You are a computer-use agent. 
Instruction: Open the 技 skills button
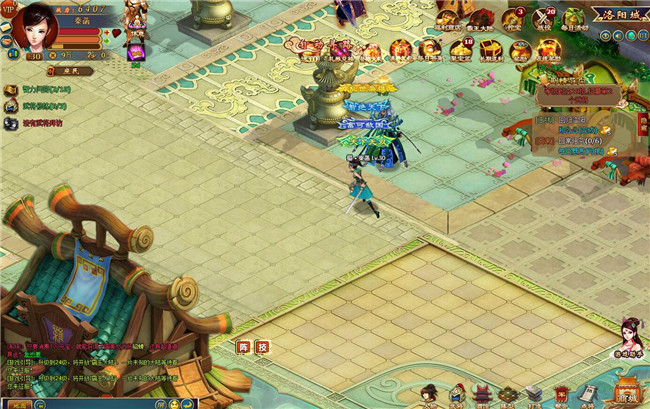(x=262, y=347)
